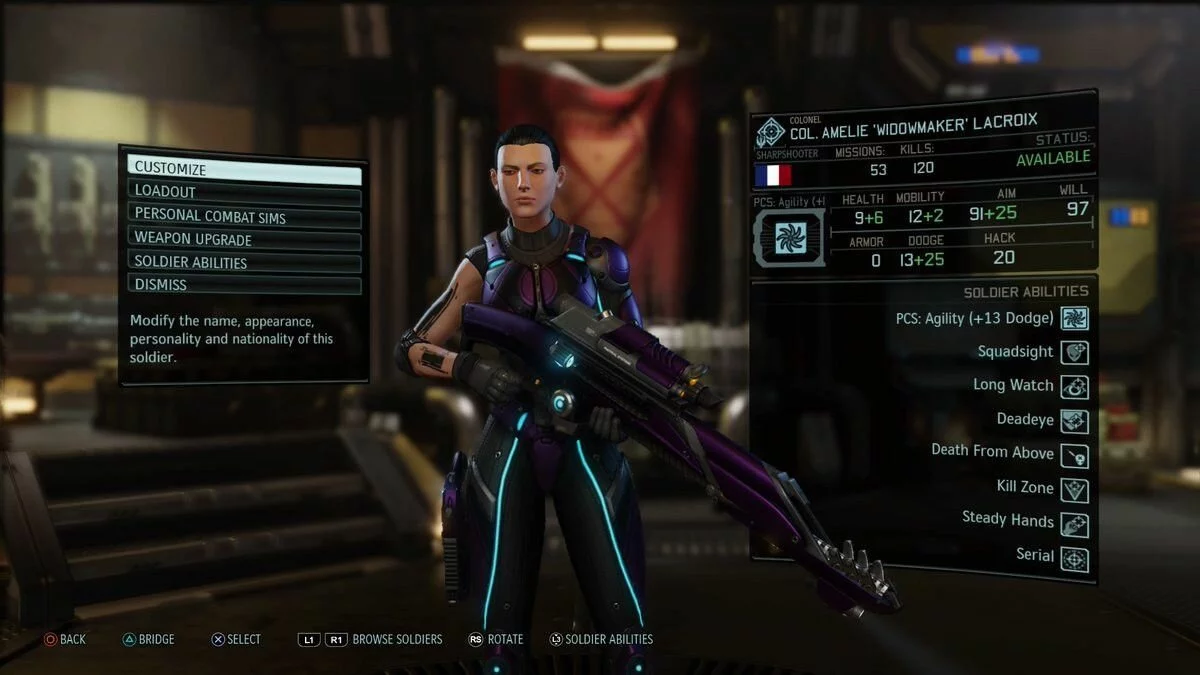Inspect the Deadeye ability icon

tap(1074, 420)
